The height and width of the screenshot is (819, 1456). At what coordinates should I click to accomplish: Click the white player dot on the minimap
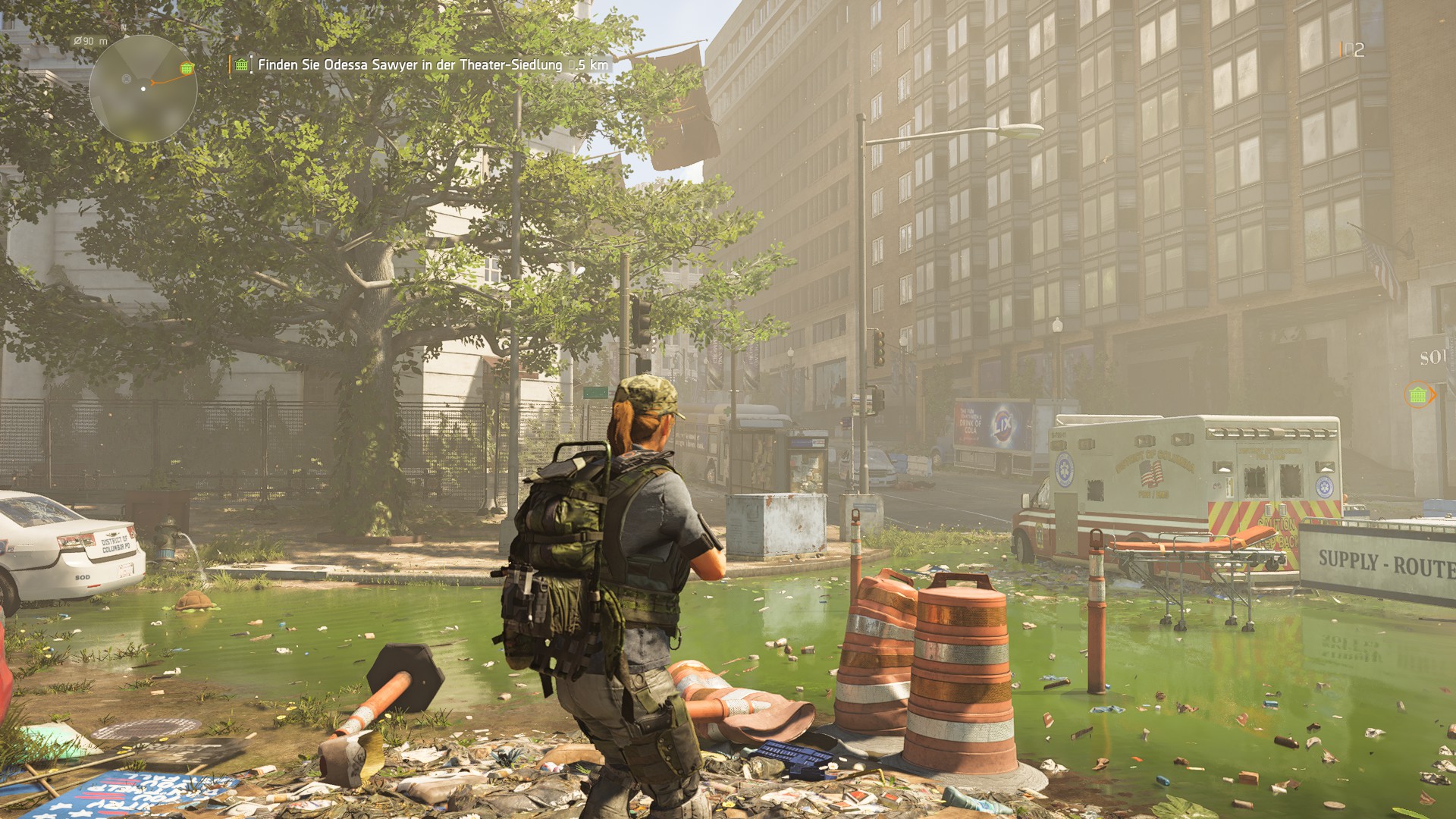coord(143,88)
